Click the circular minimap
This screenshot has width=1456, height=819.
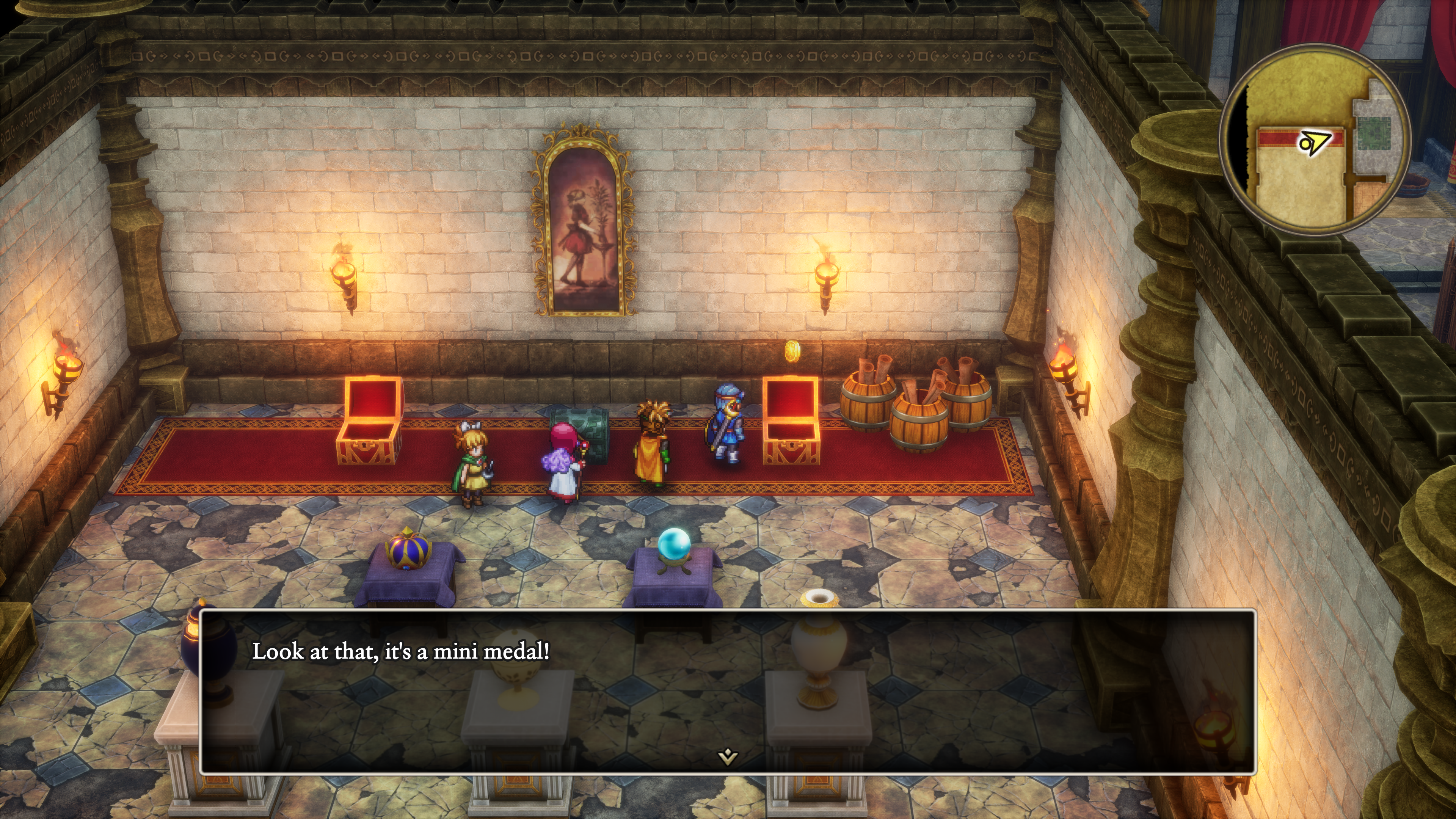[1315, 140]
